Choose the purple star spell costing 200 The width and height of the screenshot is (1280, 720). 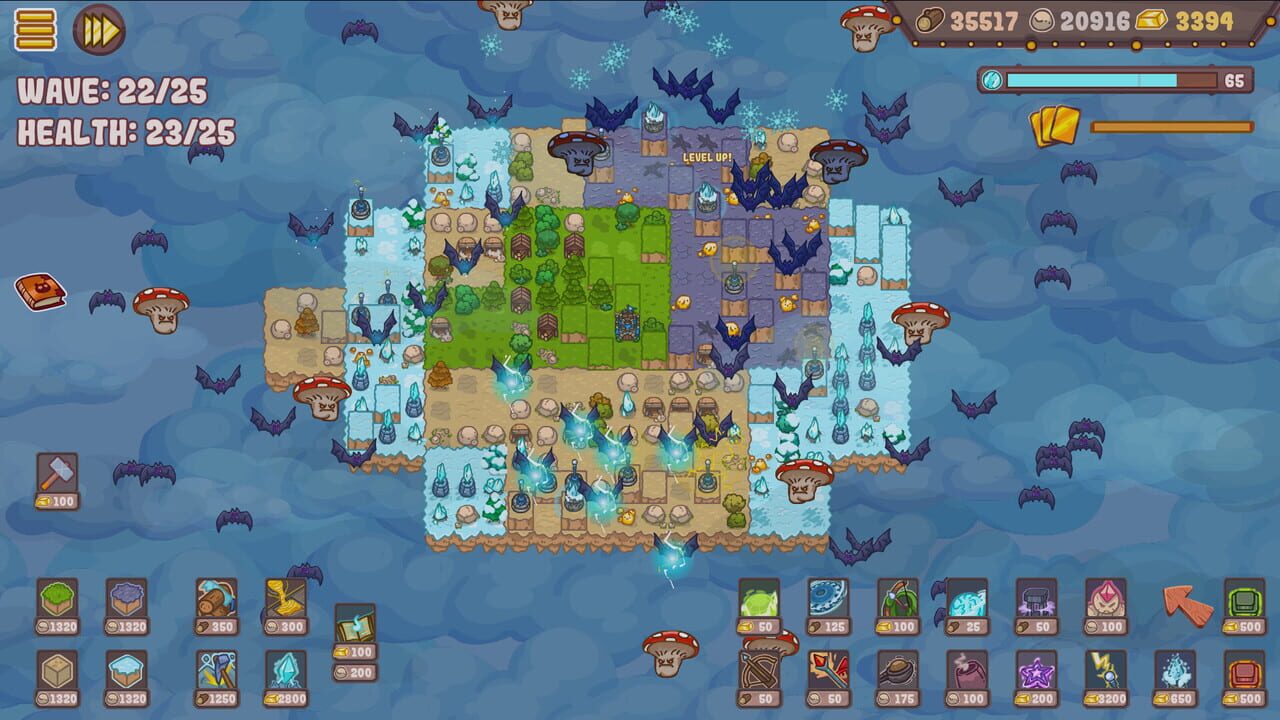[x=1035, y=670]
